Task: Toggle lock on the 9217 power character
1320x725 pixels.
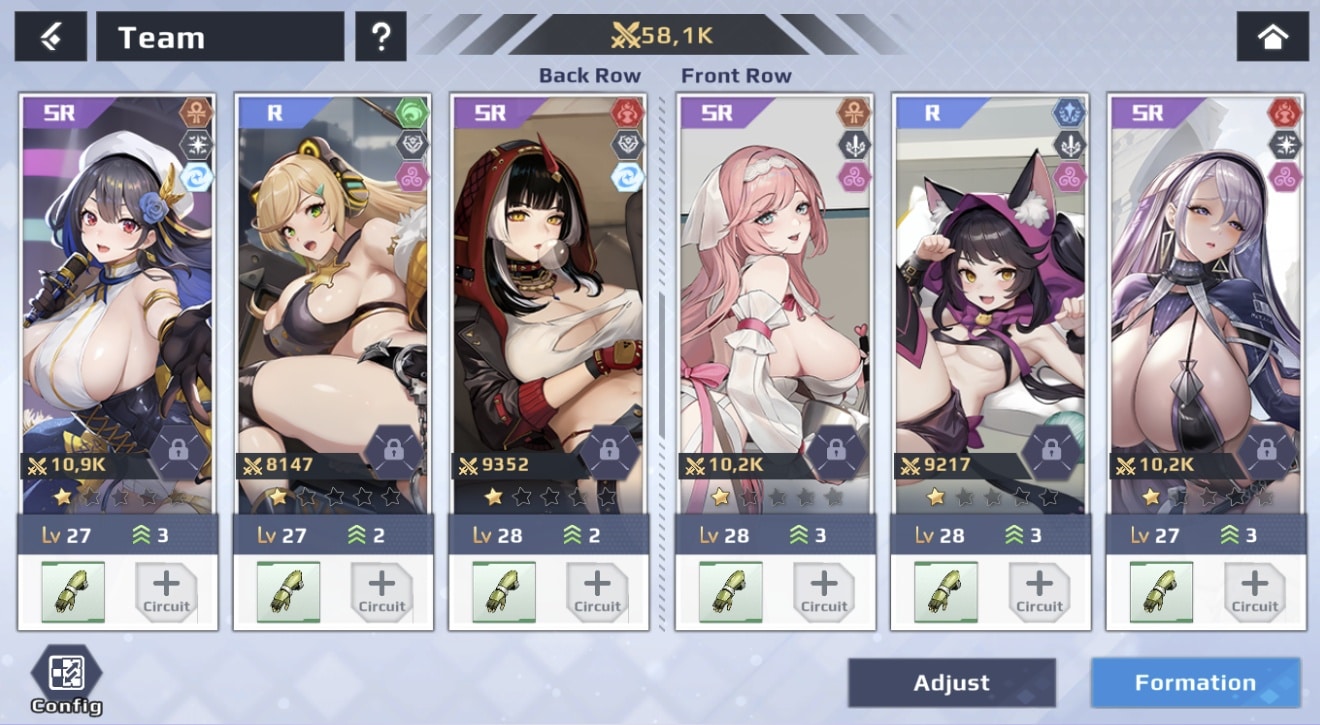Action: pos(1051,452)
